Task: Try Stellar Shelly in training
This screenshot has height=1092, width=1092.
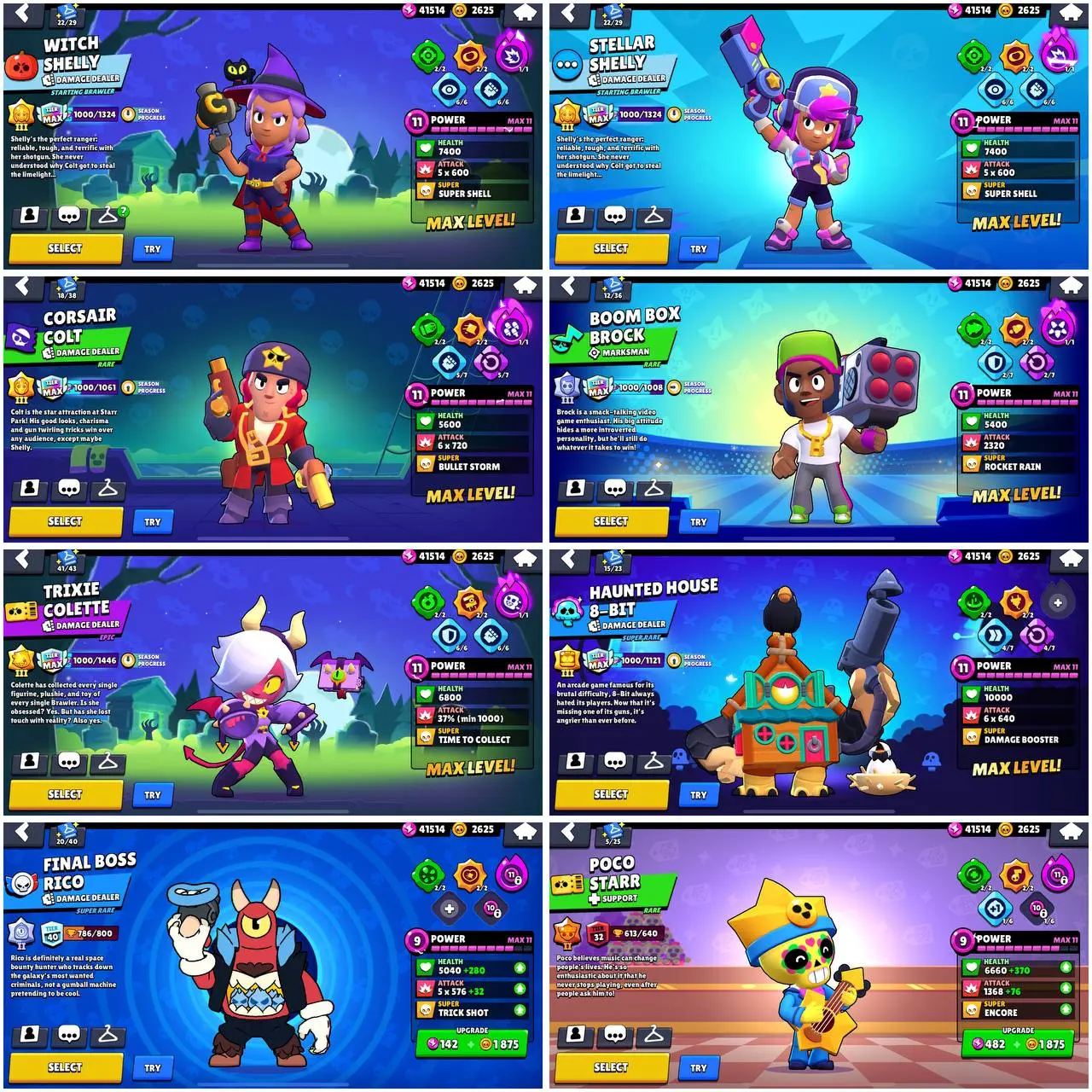Action: tap(698, 248)
